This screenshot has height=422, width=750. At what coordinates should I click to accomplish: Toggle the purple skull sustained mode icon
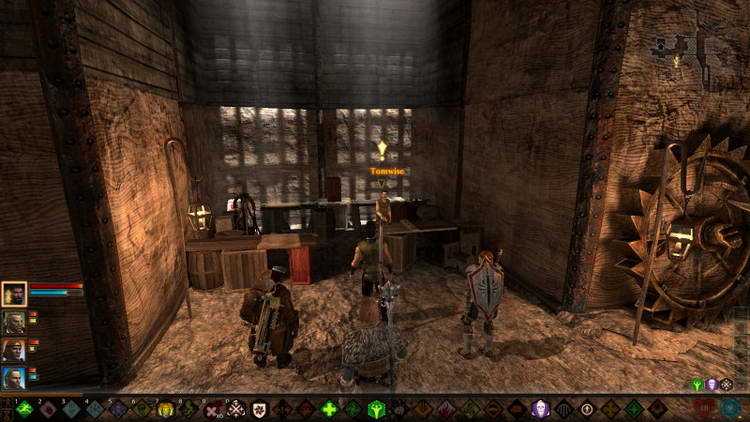point(712,385)
